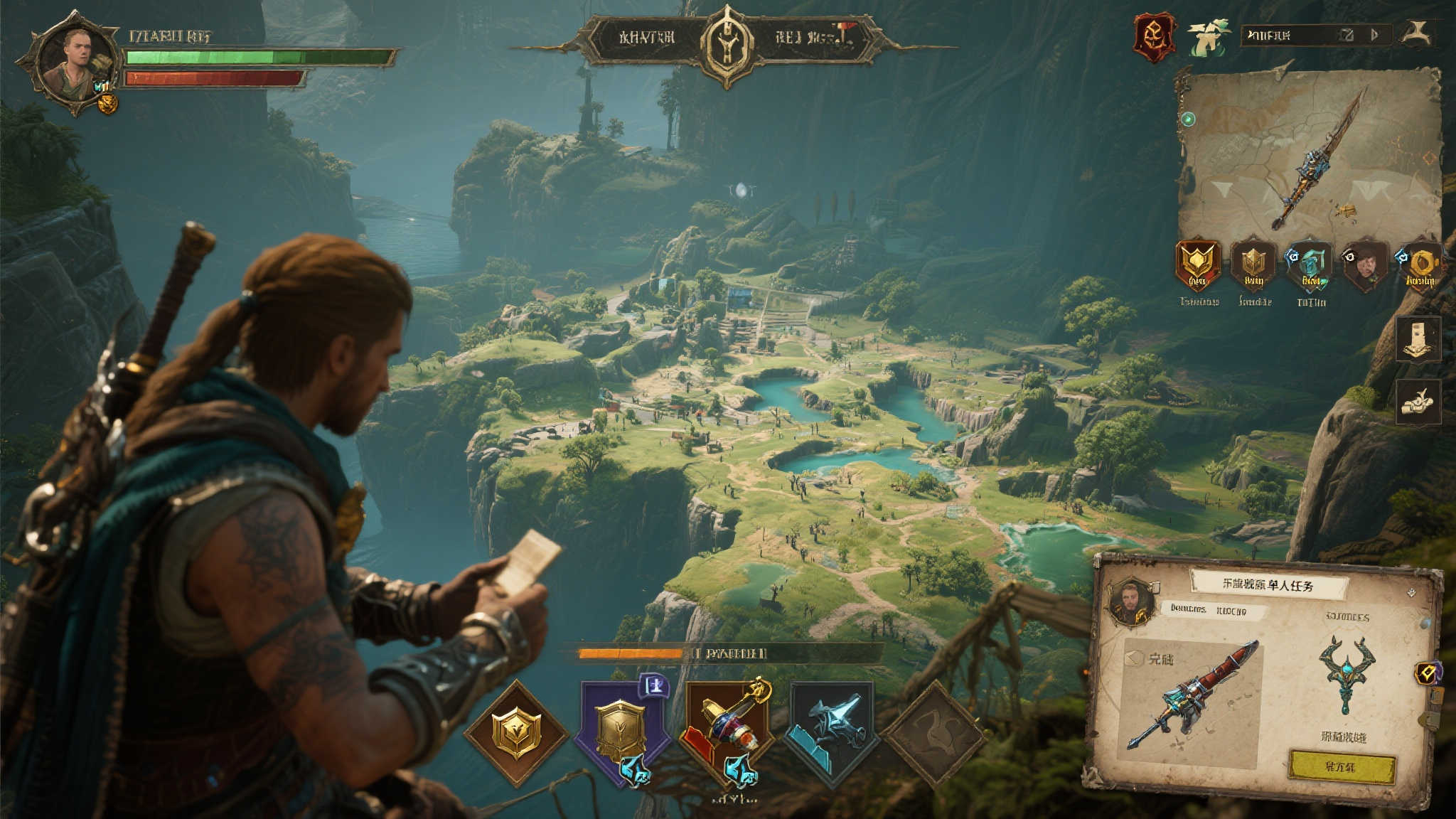Trigger the blue winged creature ability
The height and width of the screenshot is (819, 1456).
pyautogui.click(x=830, y=729)
